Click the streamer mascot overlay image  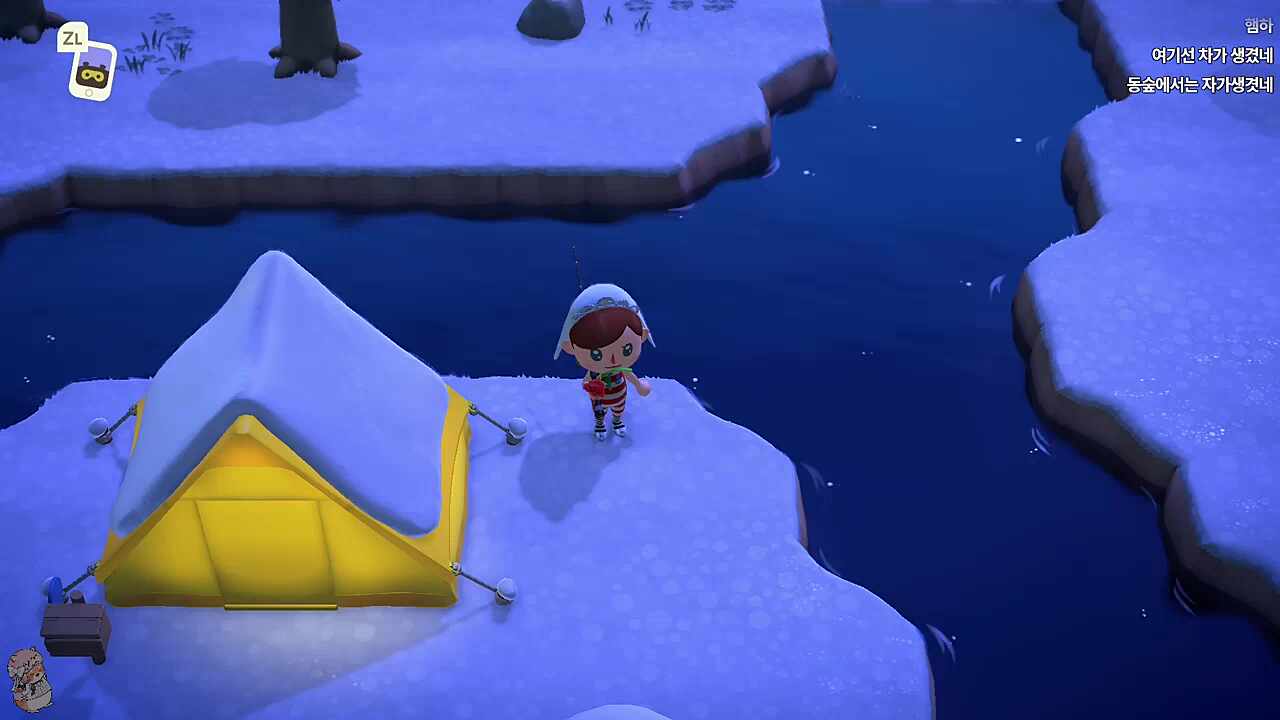29,679
